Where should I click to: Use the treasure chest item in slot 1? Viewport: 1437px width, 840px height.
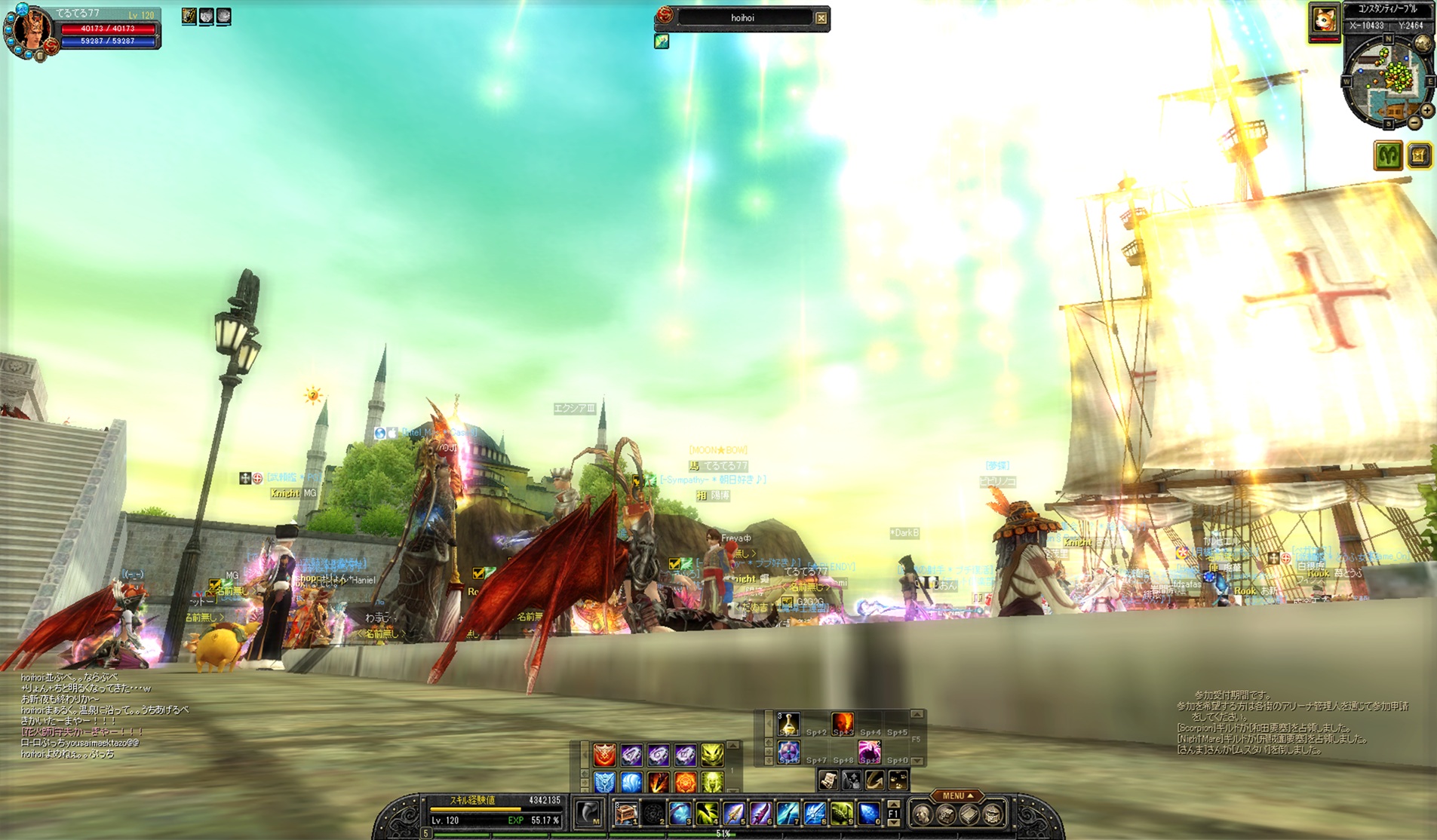[x=626, y=814]
